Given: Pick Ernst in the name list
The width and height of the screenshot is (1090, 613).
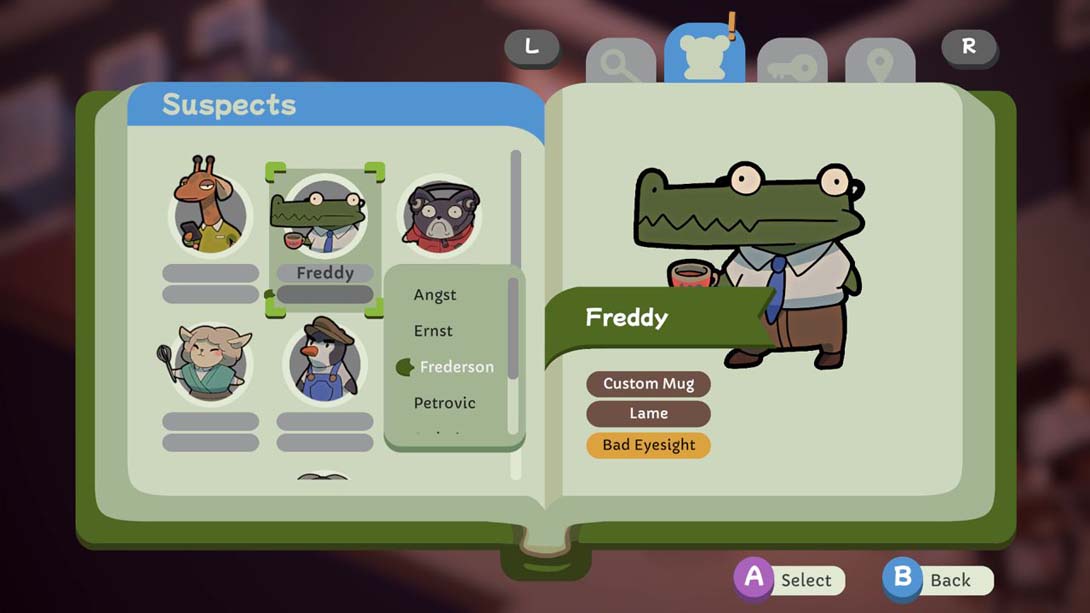Looking at the screenshot, I should pos(433,331).
